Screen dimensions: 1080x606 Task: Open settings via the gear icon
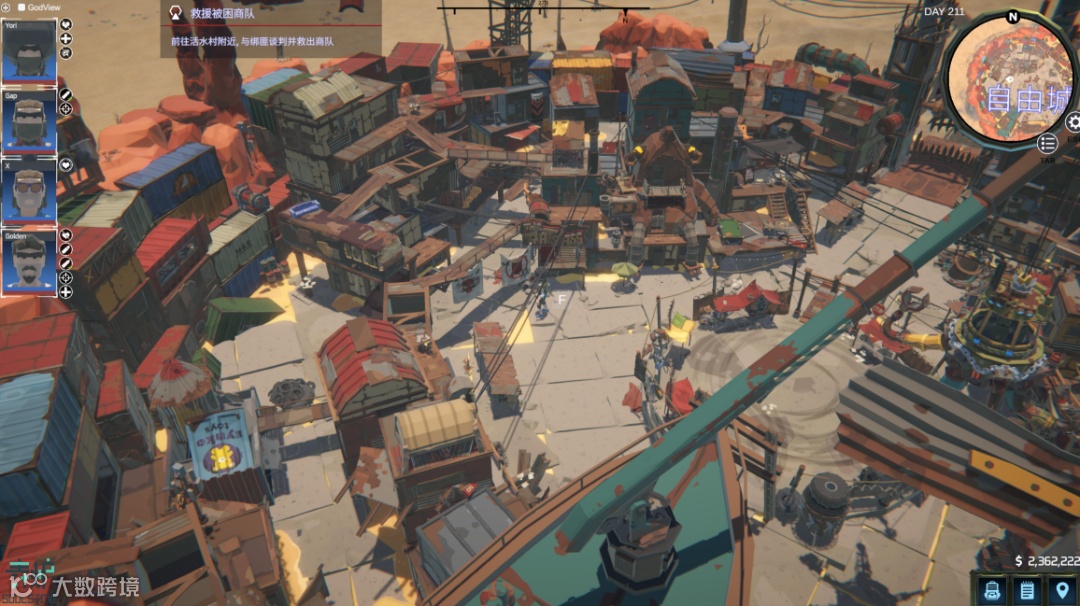[1074, 122]
